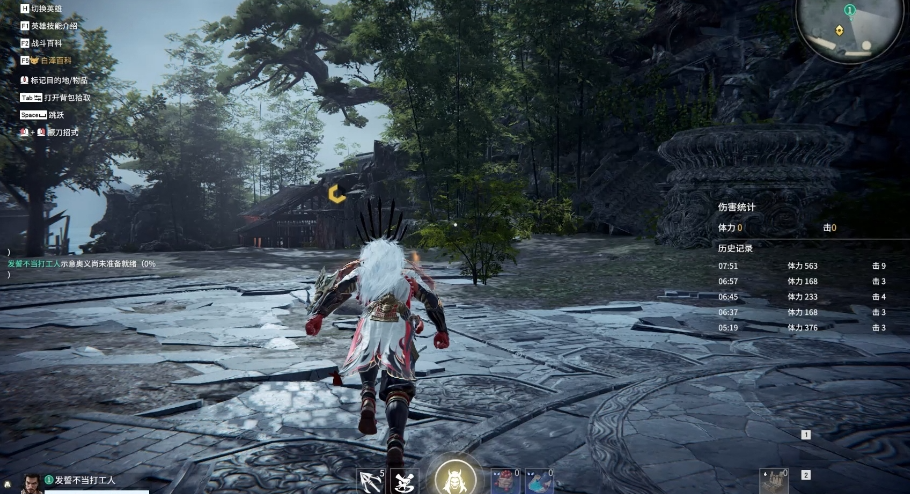Click the 战斗百科 combat encyclopedia entry

pos(46,44)
